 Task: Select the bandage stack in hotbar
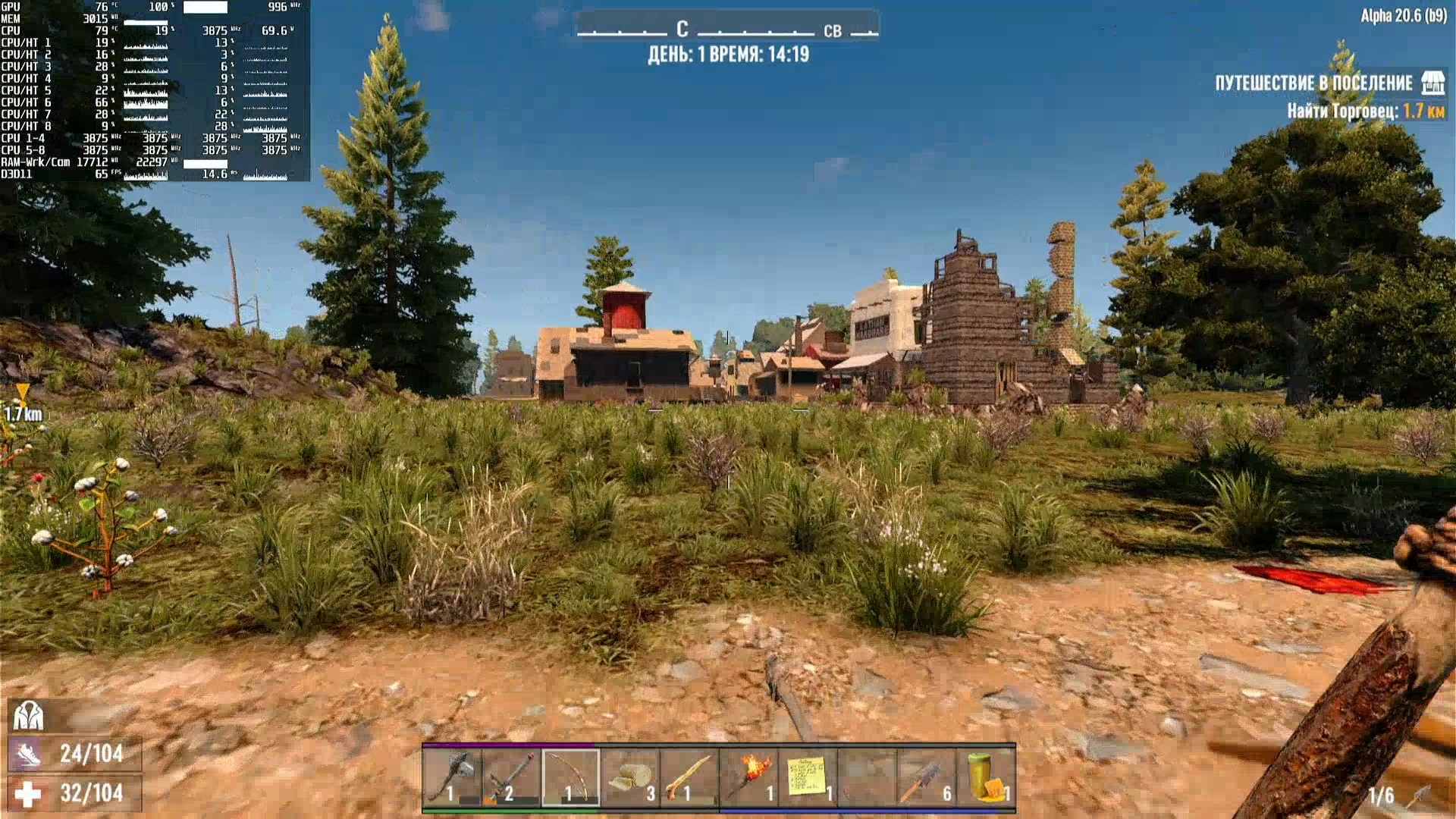click(630, 777)
